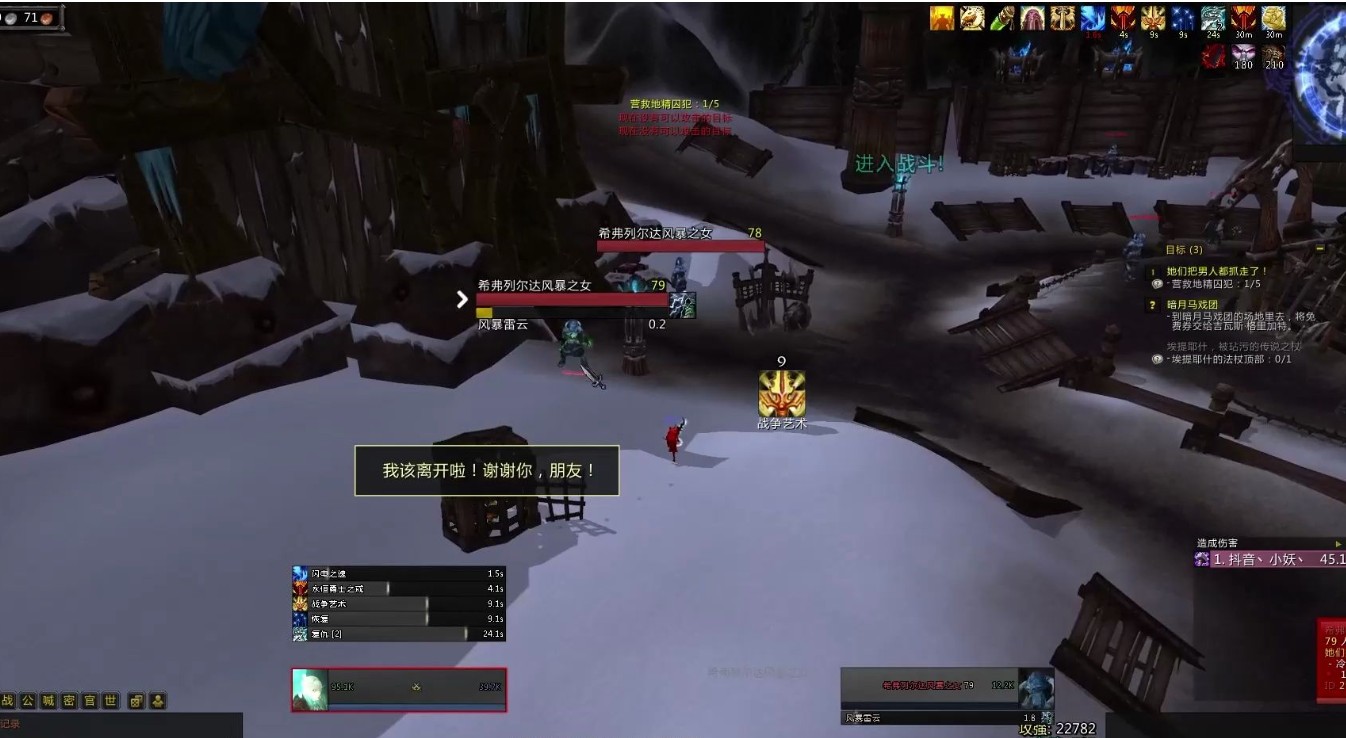Screen dimensions: 1346x738
Task: Select the 喊 yell channel button
Action: [49, 701]
